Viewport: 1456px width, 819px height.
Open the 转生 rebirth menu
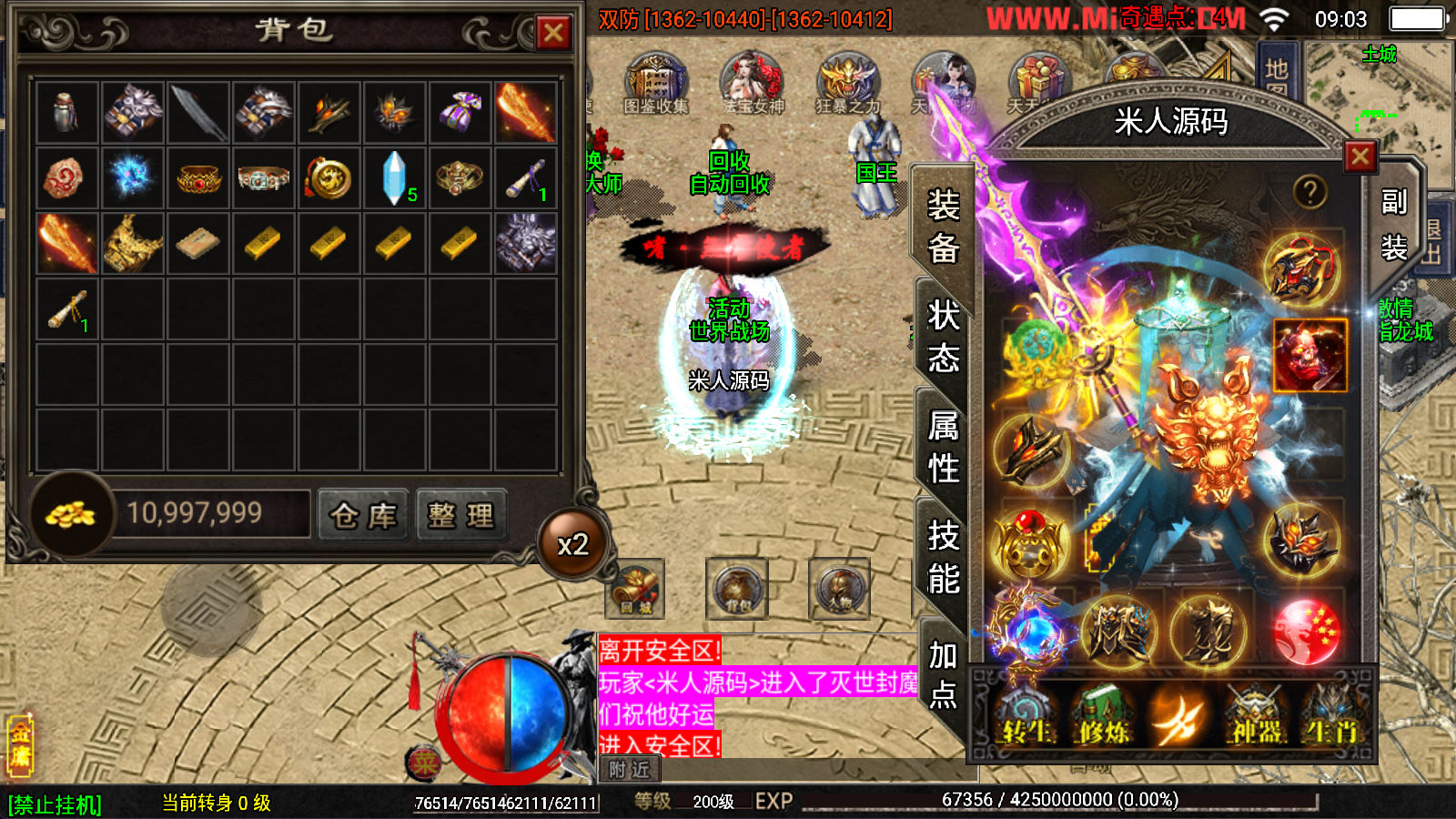[1027, 716]
